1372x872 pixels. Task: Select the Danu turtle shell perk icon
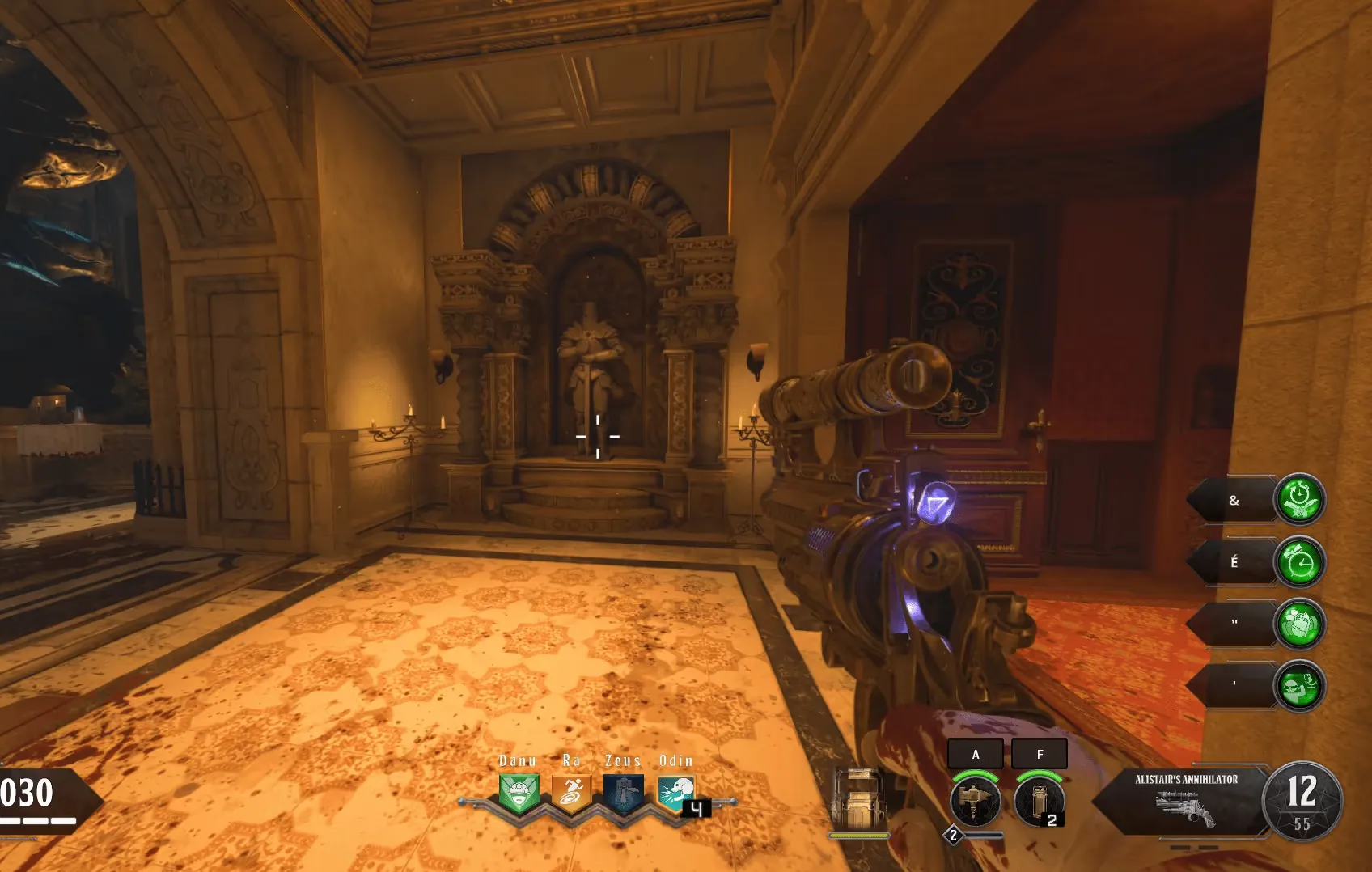519,793
